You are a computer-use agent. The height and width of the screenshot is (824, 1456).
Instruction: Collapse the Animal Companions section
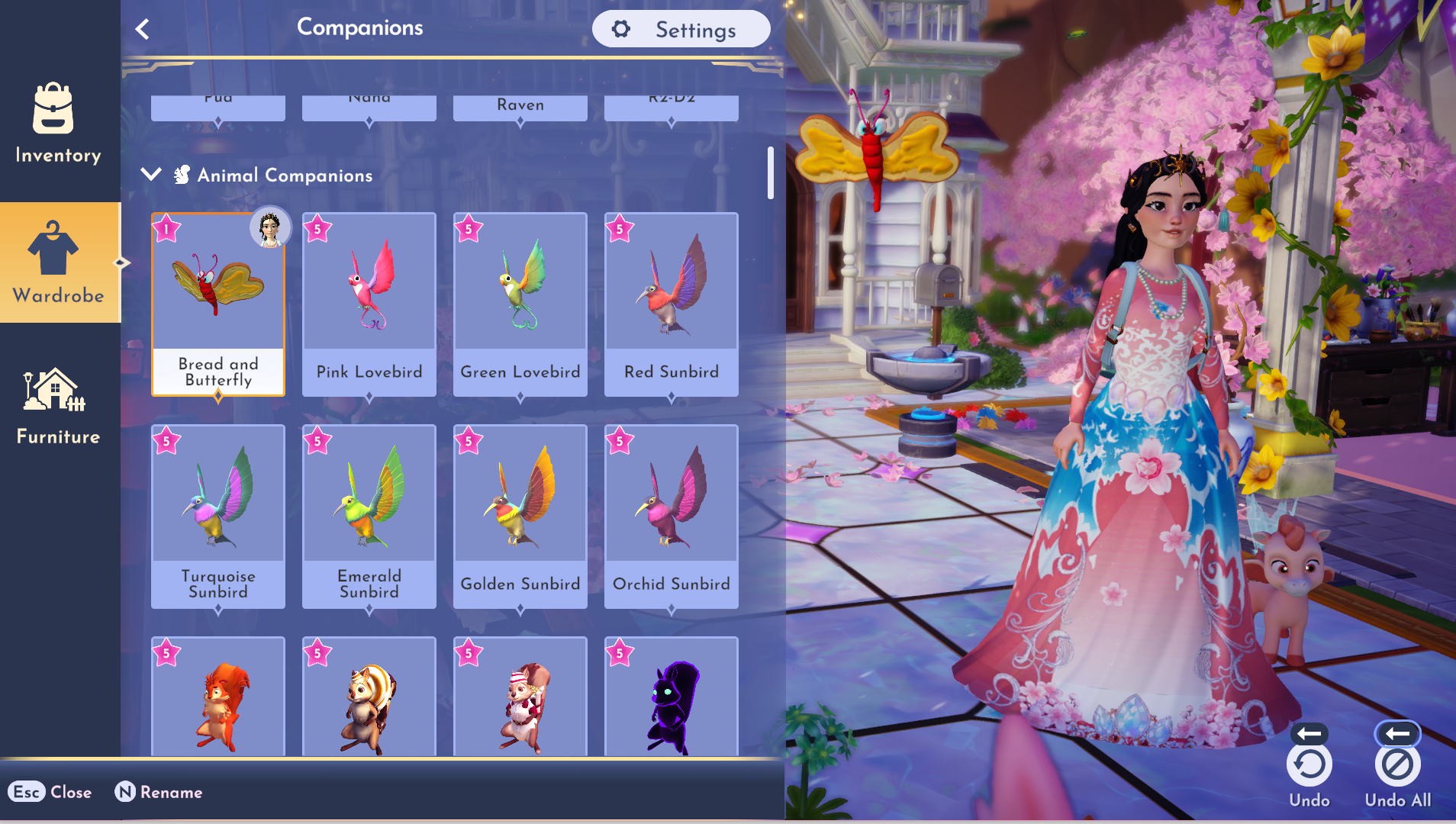151,175
